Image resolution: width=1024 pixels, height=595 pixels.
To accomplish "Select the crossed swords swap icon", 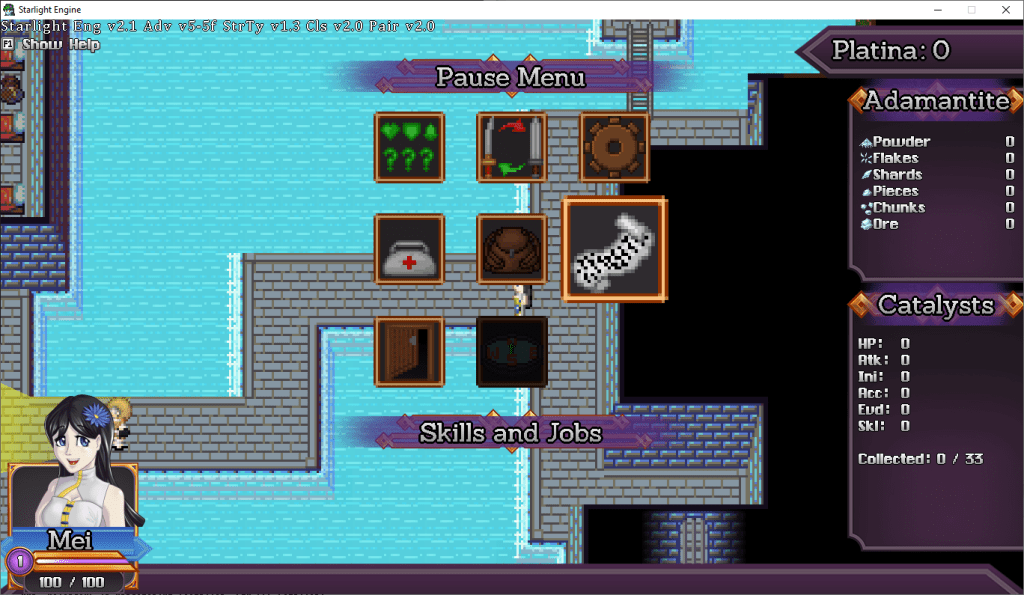I will pyautogui.click(x=511, y=147).
